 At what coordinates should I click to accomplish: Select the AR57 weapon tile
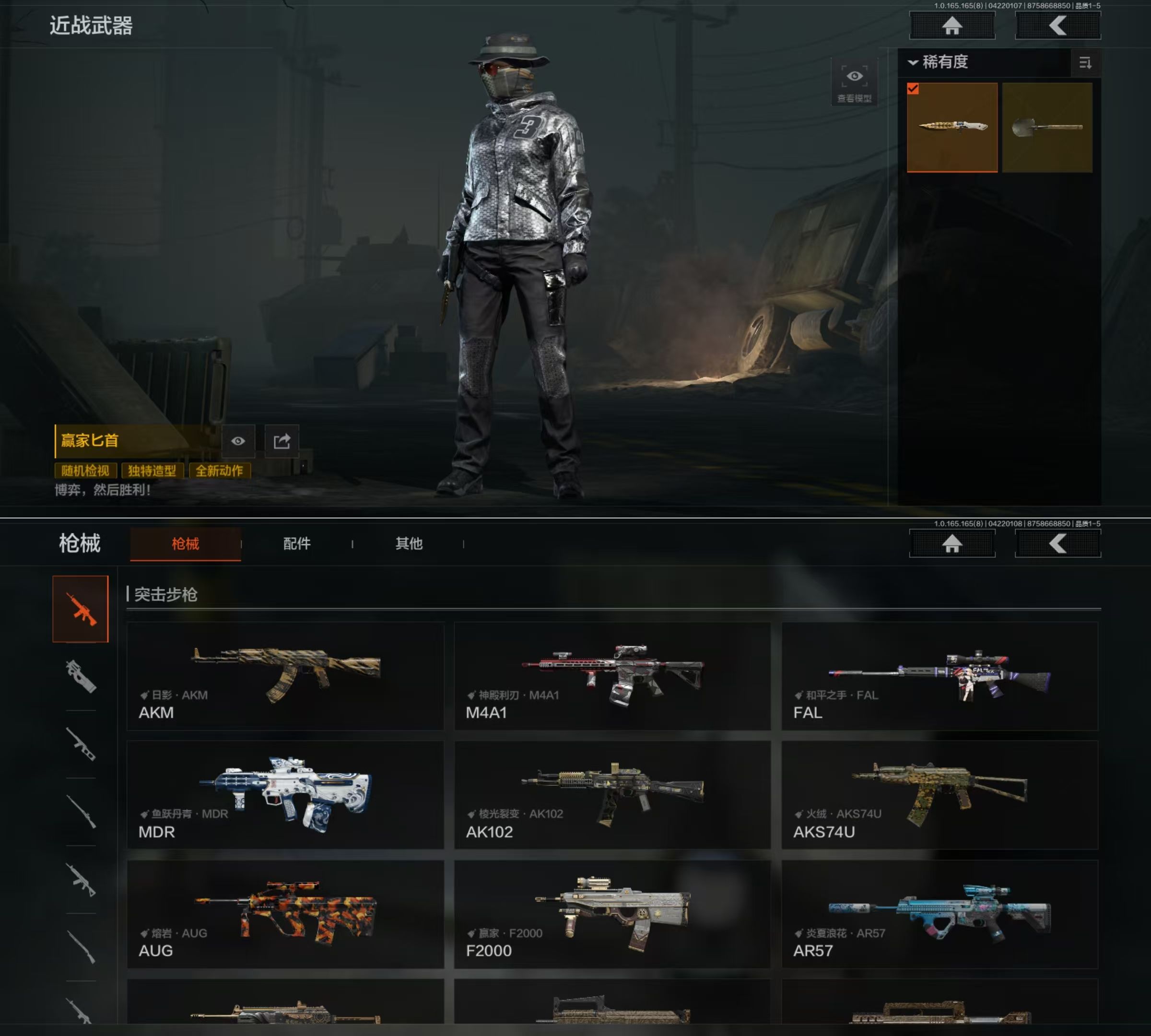(x=939, y=914)
